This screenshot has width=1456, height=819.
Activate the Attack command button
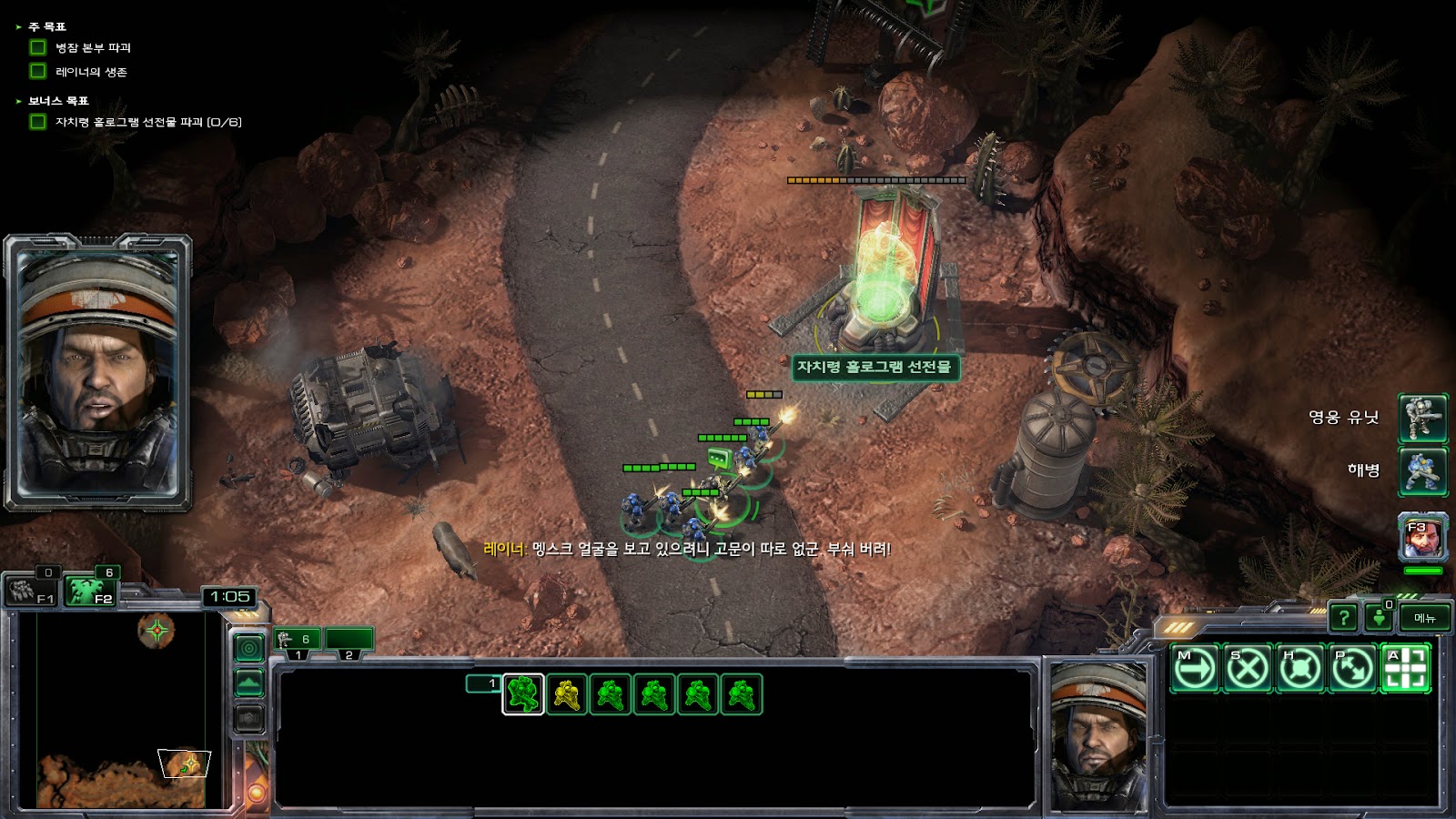pyautogui.click(x=1405, y=669)
